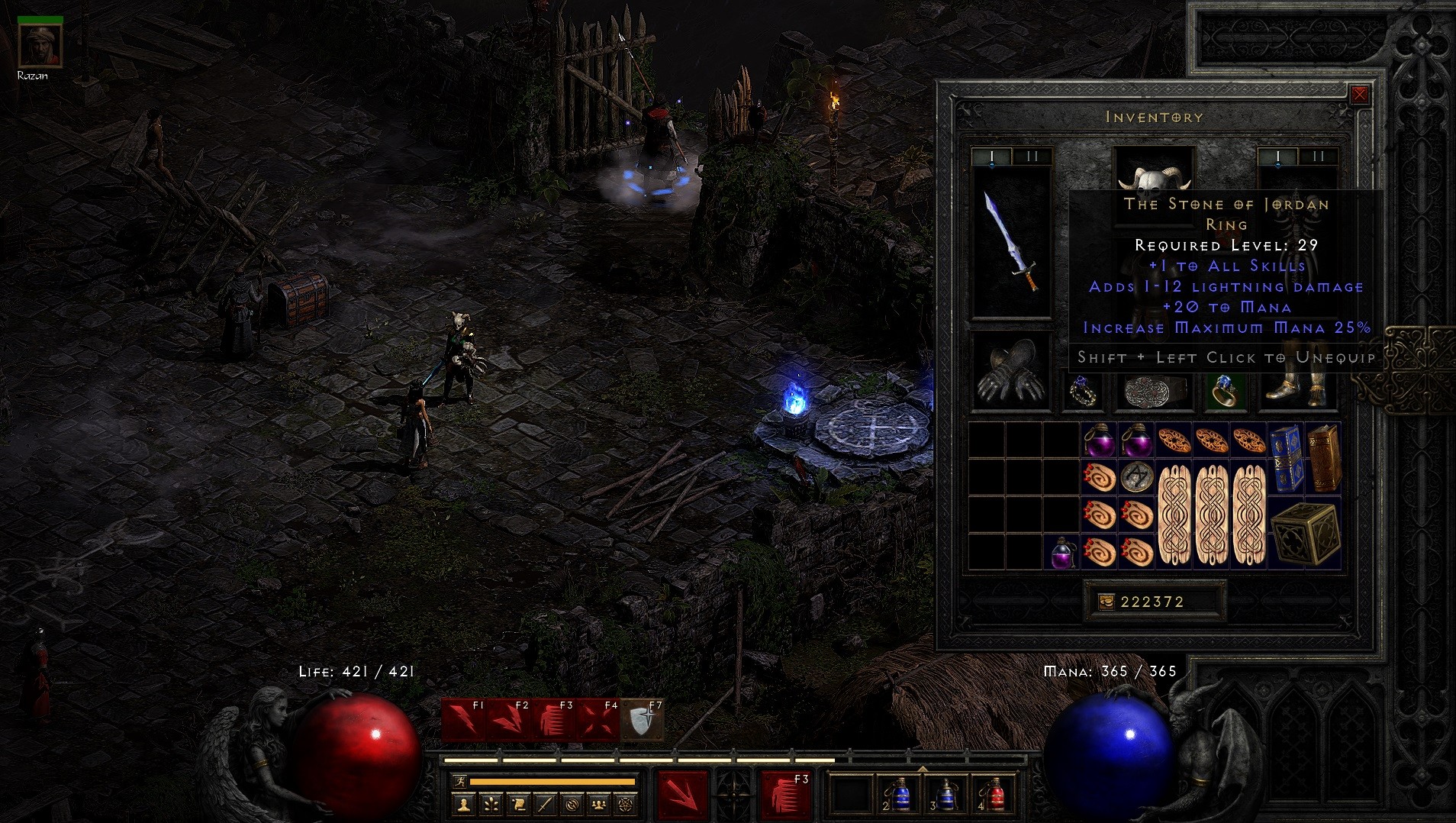Select the equipped belt slot

coord(1154,392)
